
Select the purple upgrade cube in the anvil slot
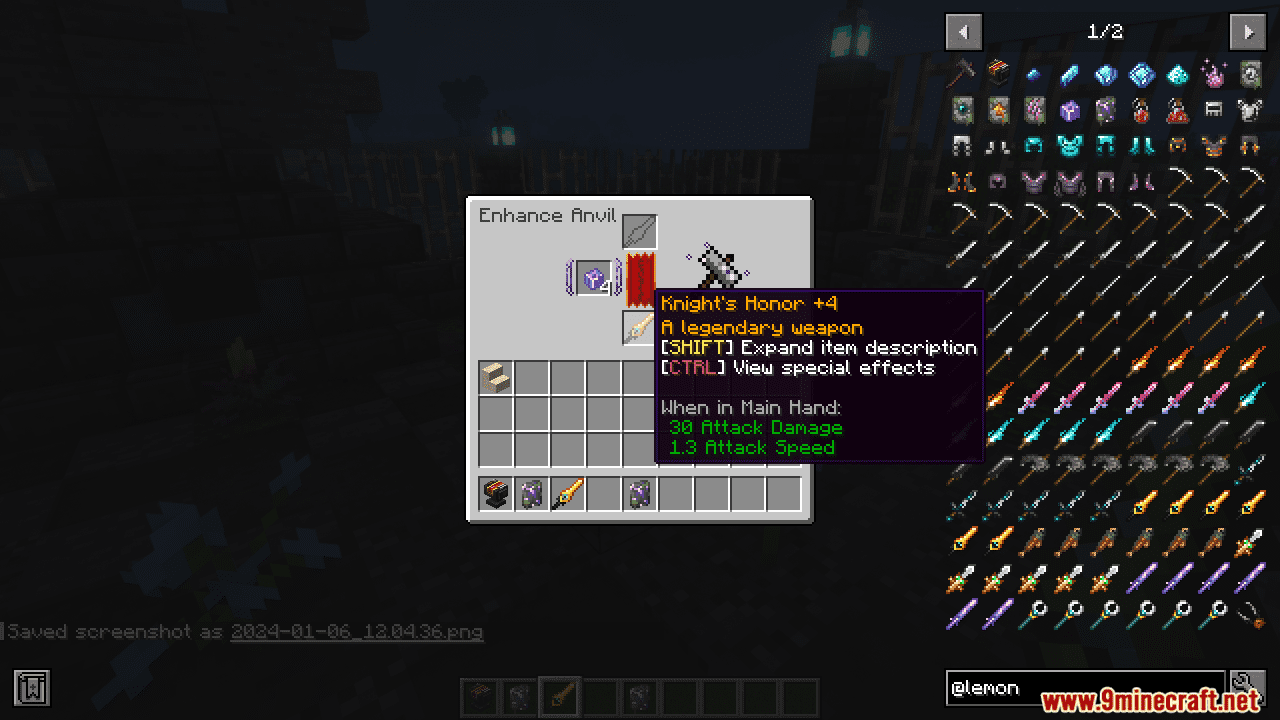(591, 278)
